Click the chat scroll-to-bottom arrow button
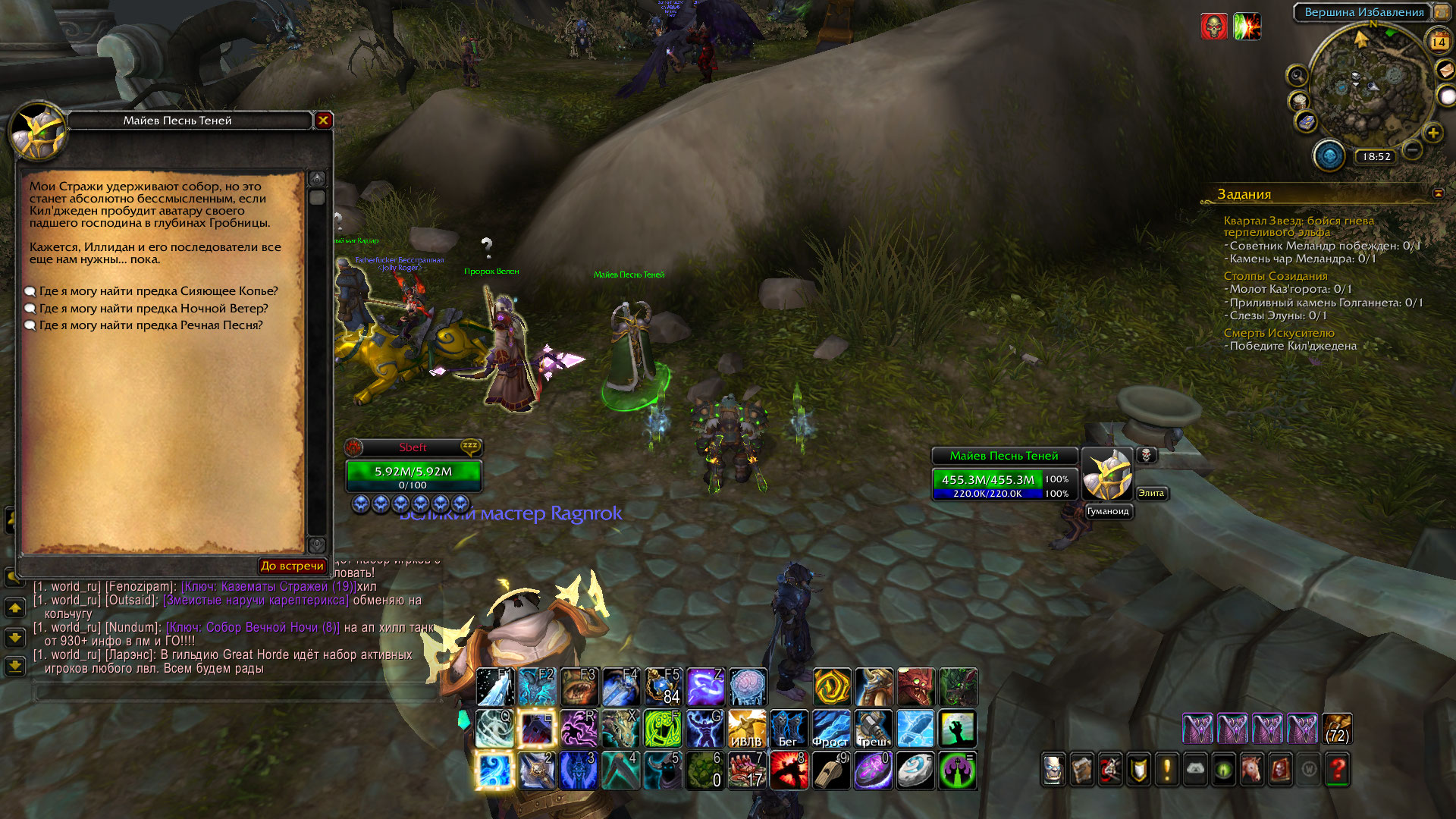This screenshot has width=1456, height=819. point(15,667)
